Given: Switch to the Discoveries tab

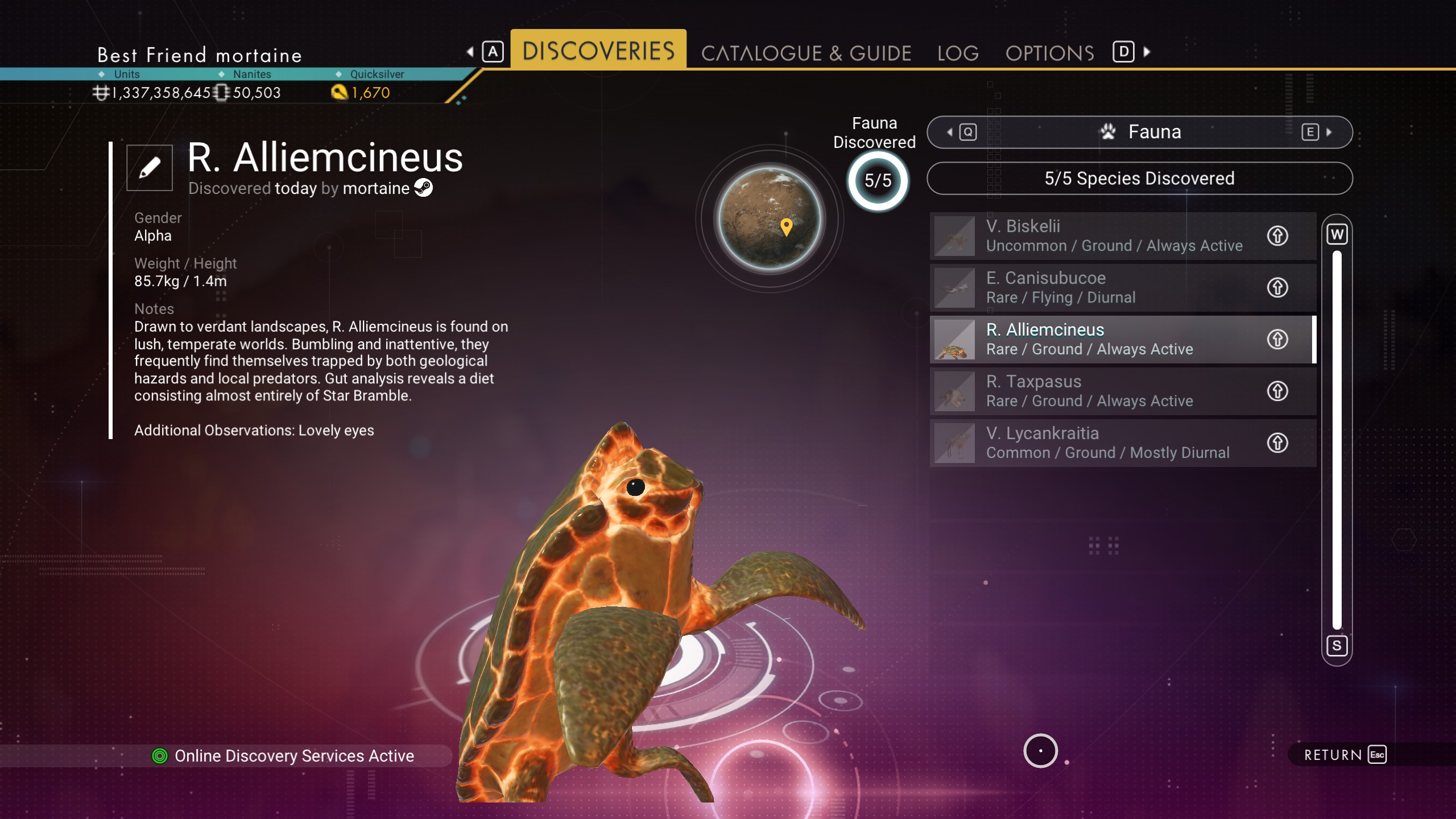Looking at the screenshot, I should (598, 51).
